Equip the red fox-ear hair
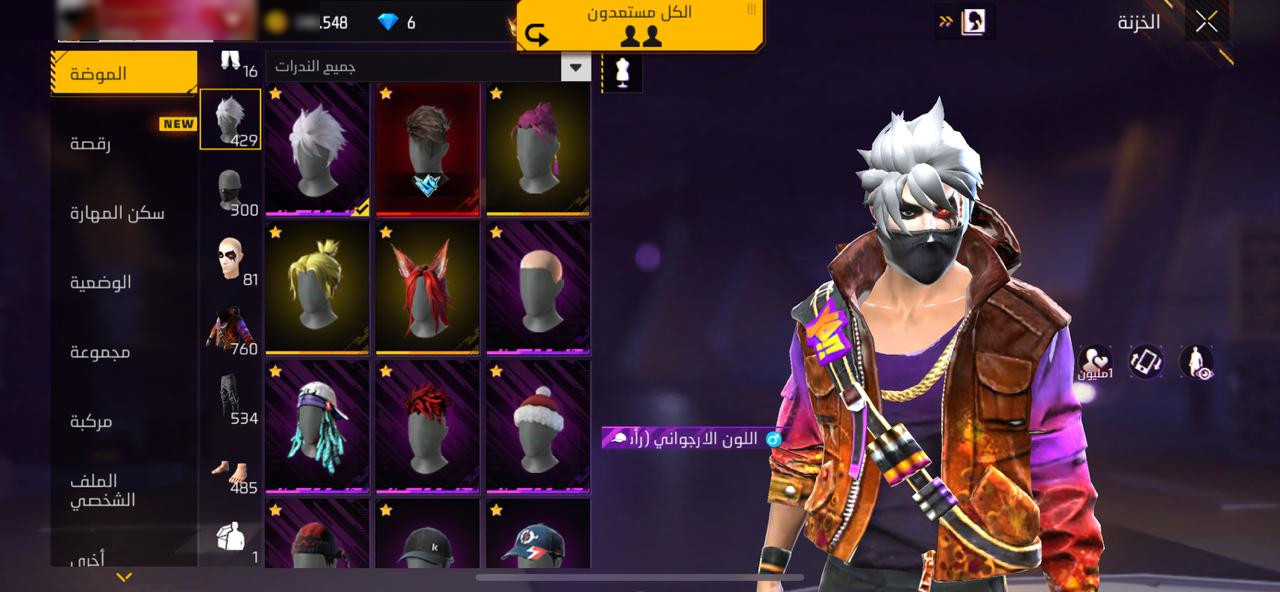 point(428,288)
